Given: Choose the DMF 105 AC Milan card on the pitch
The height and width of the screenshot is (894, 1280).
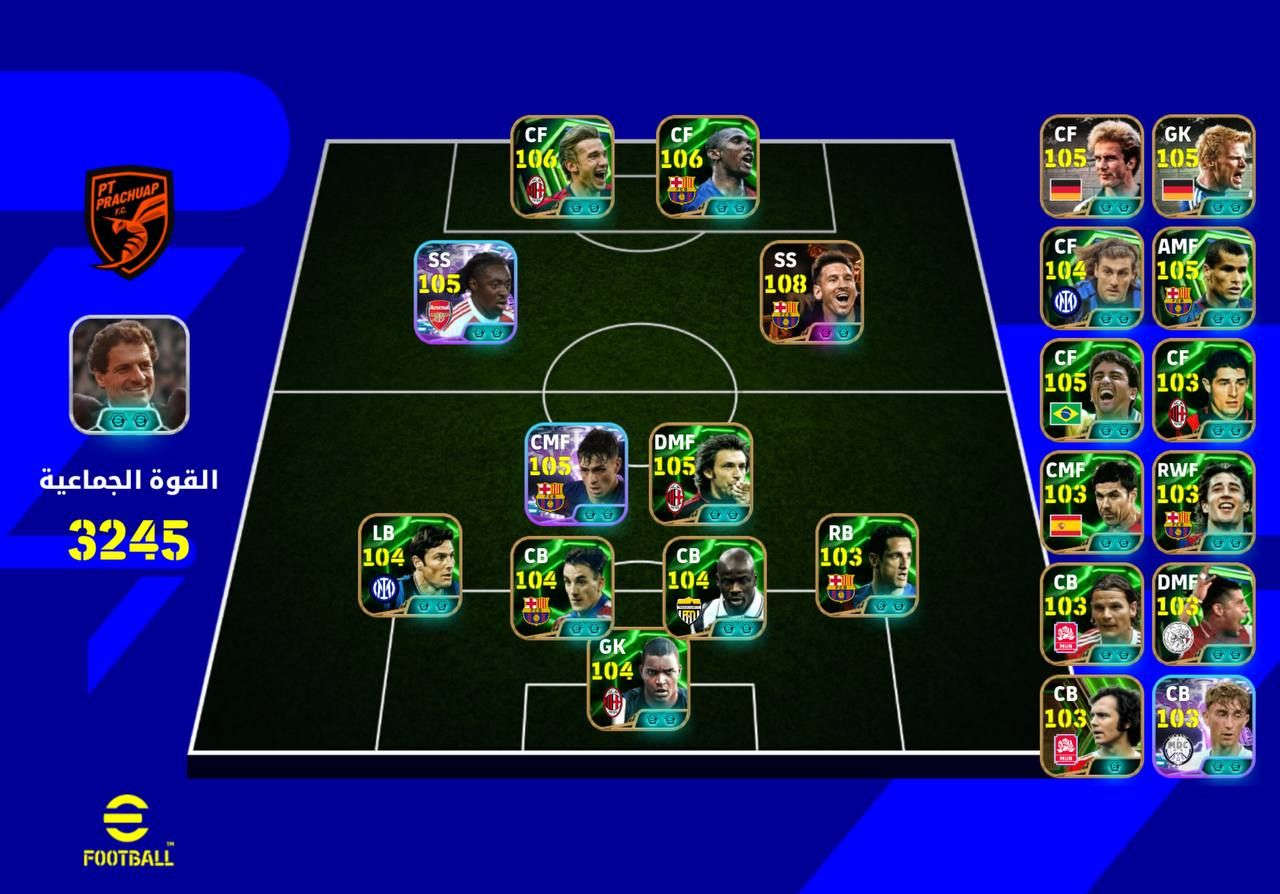Looking at the screenshot, I should (701, 474).
